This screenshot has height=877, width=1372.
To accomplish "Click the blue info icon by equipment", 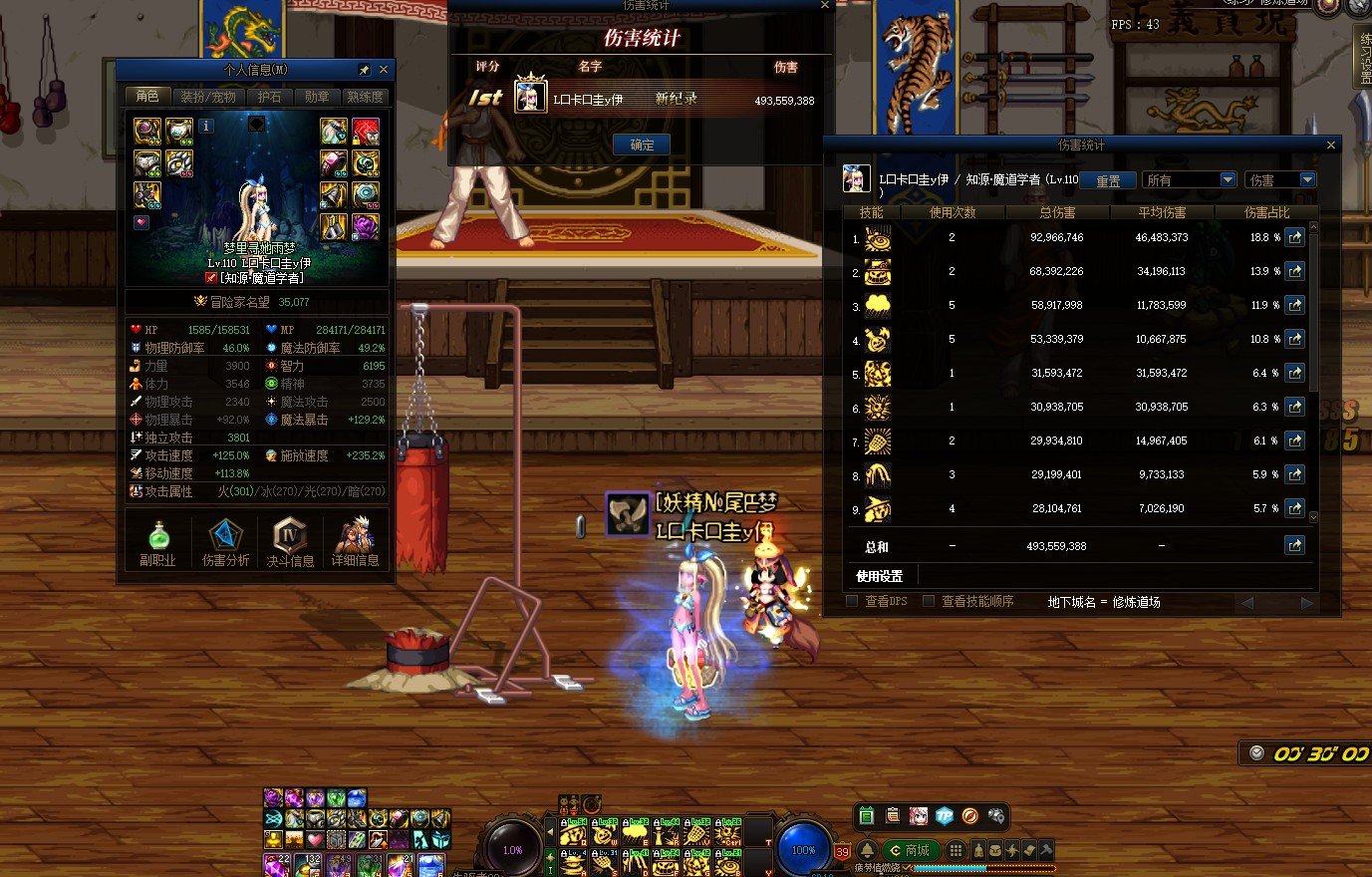I will pyautogui.click(x=206, y=126).
